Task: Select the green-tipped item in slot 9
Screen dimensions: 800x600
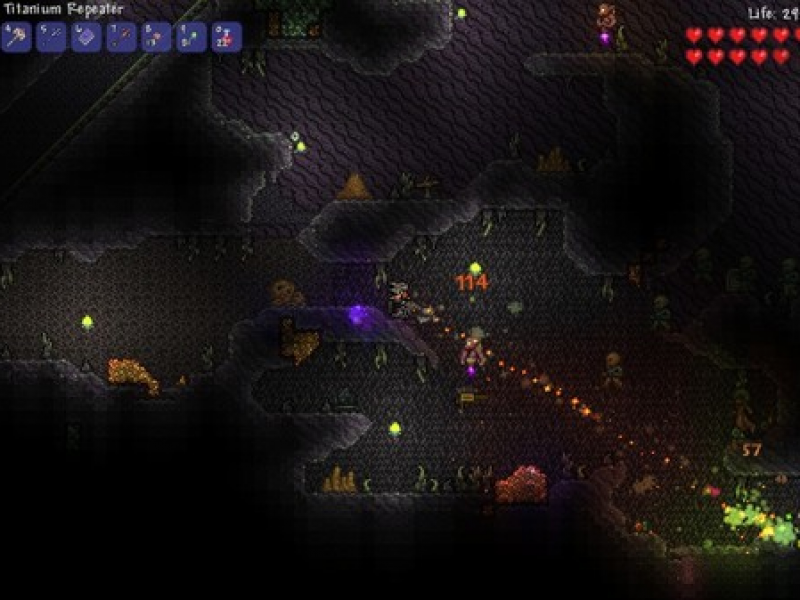Action: (191, 37)
